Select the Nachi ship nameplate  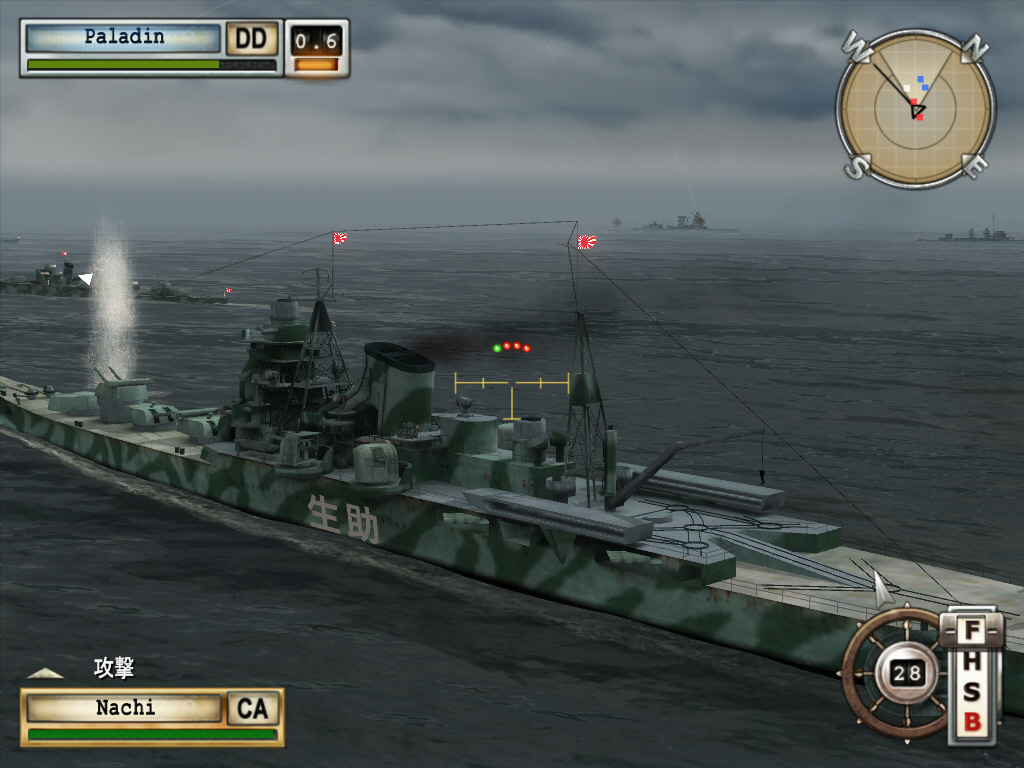point(125,708)
